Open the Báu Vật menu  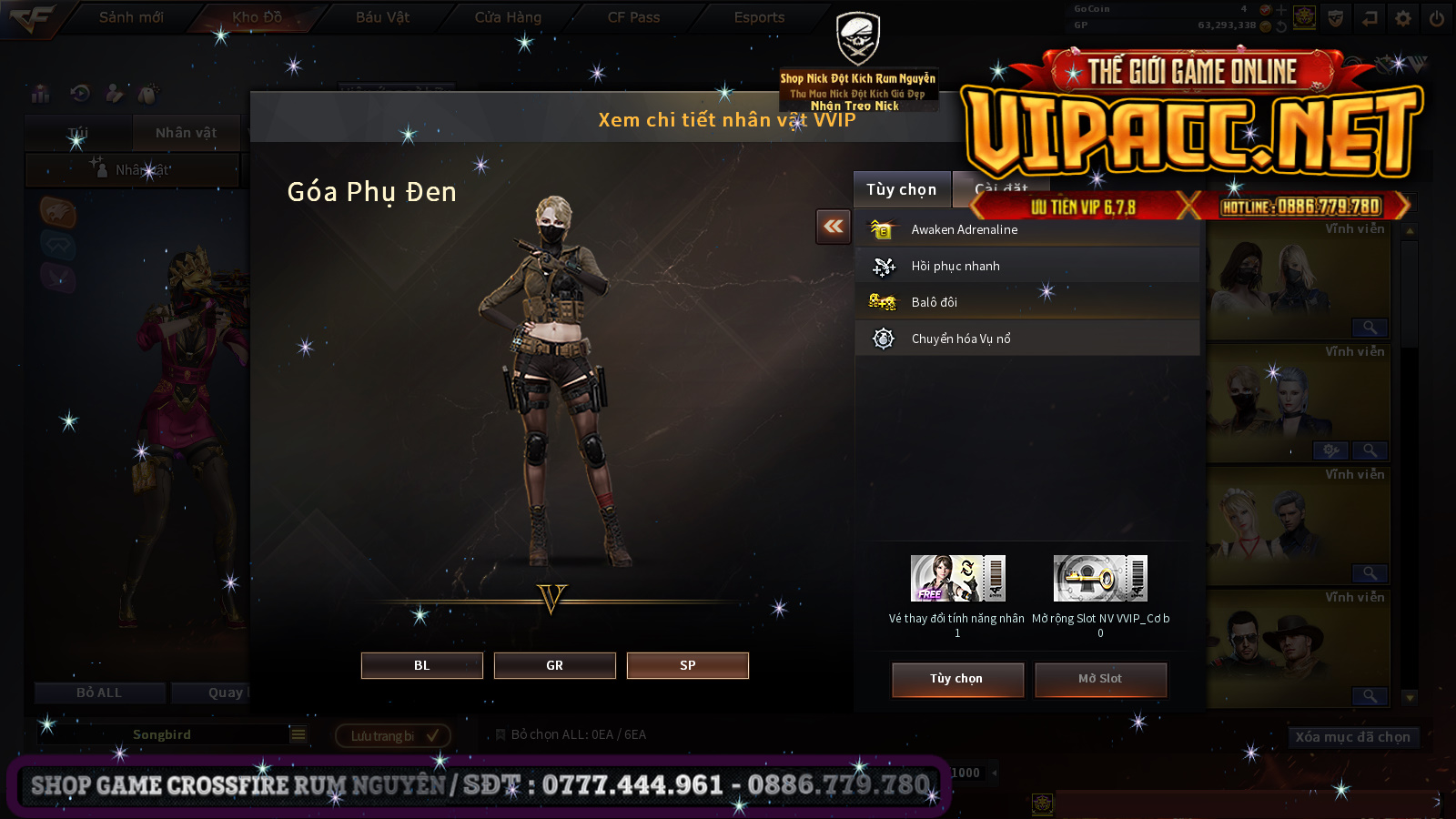tap(382, 17)
